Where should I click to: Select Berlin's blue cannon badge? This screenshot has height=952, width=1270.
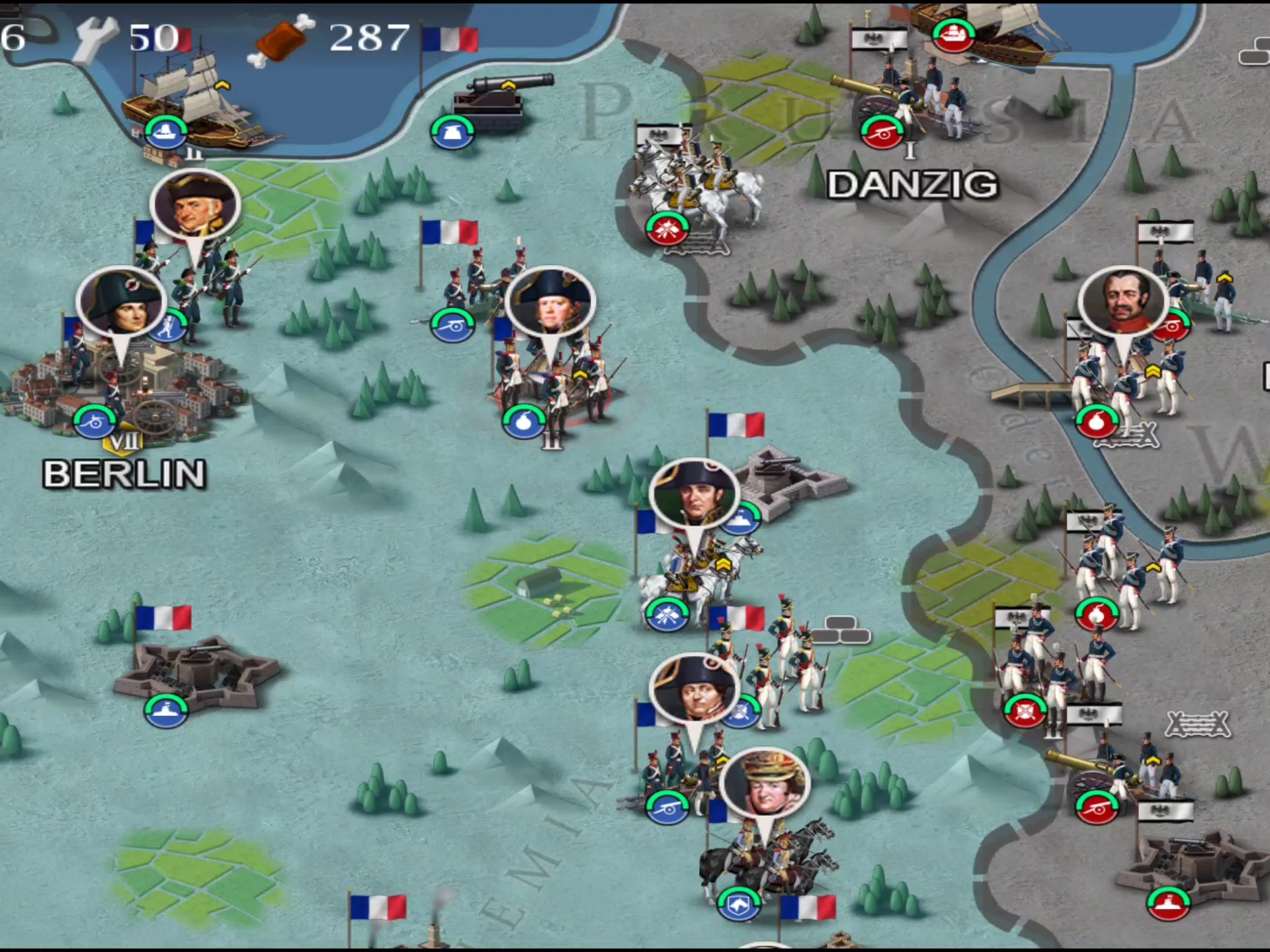[x=95, y=421]
